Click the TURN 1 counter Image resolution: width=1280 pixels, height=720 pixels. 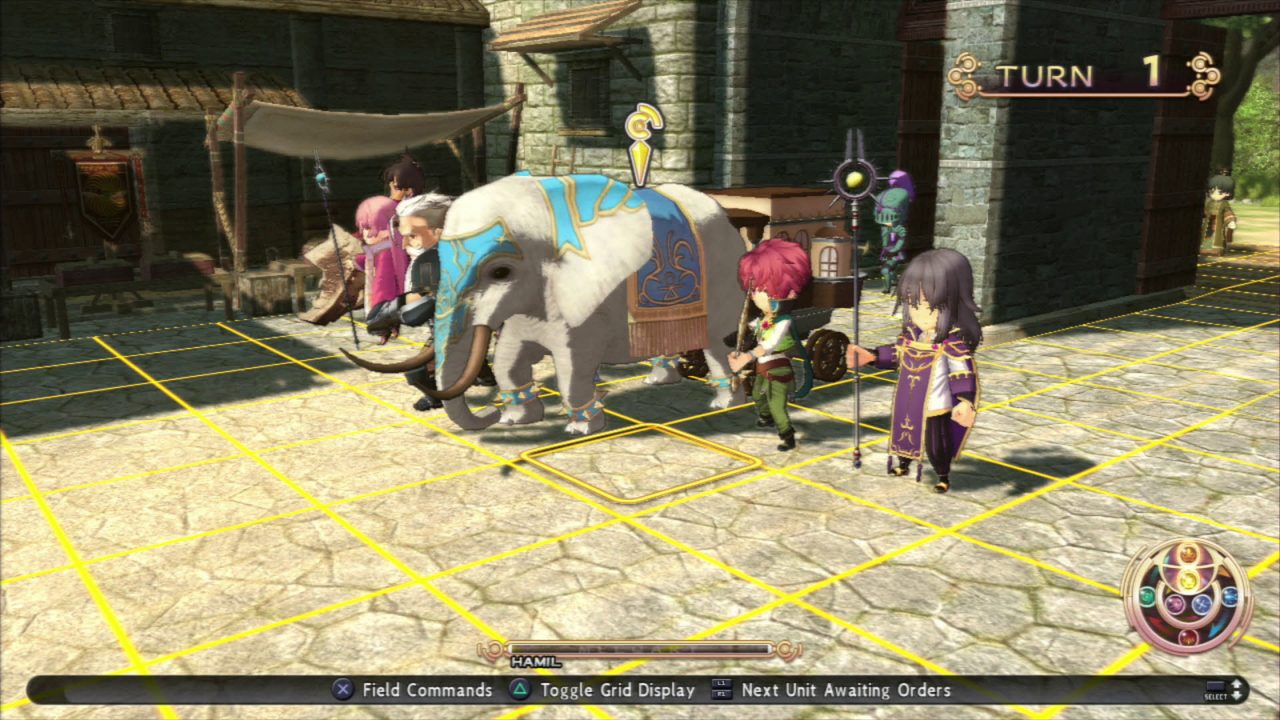1080,75
